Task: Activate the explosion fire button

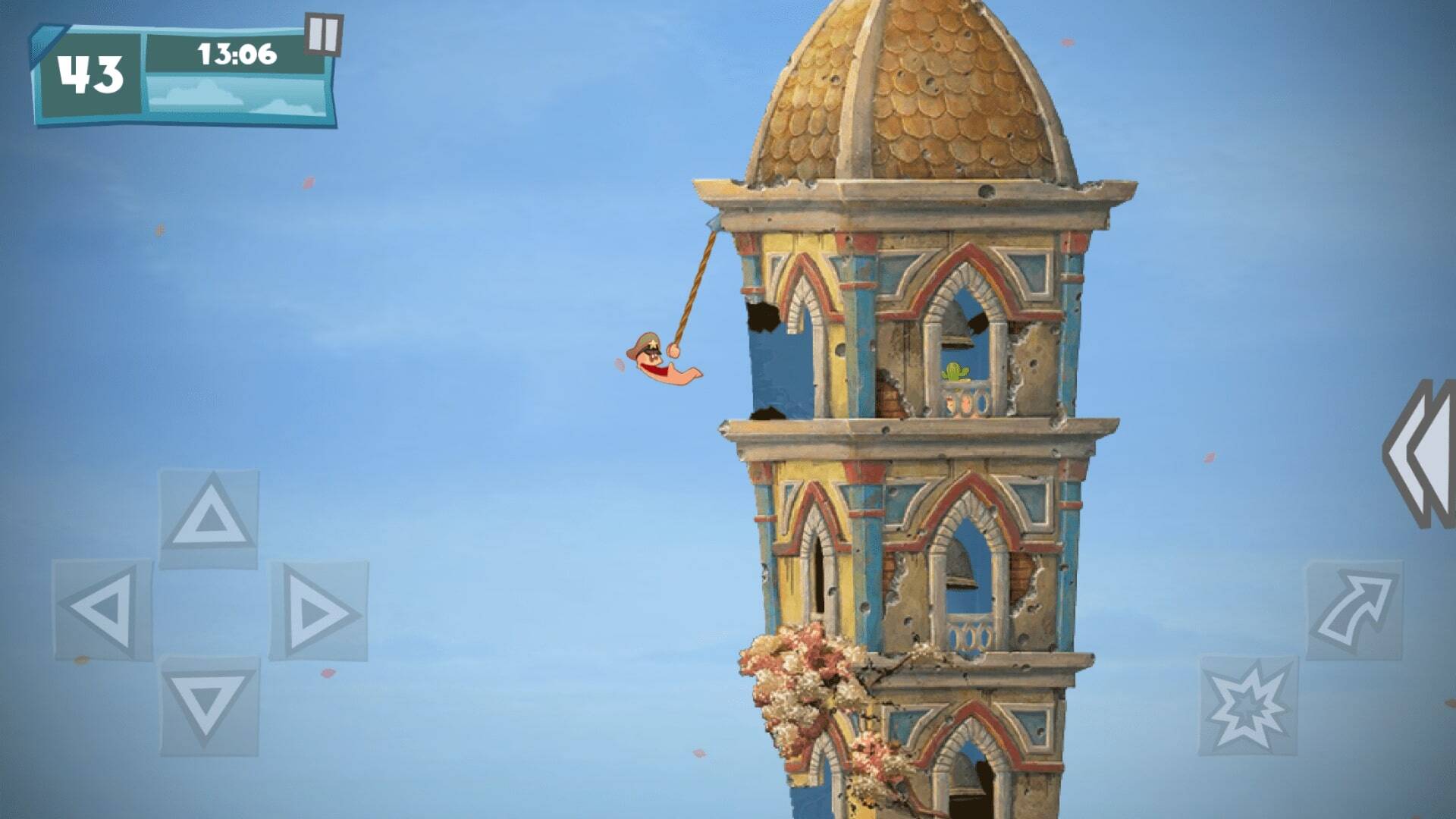Action: point(1247,705)
